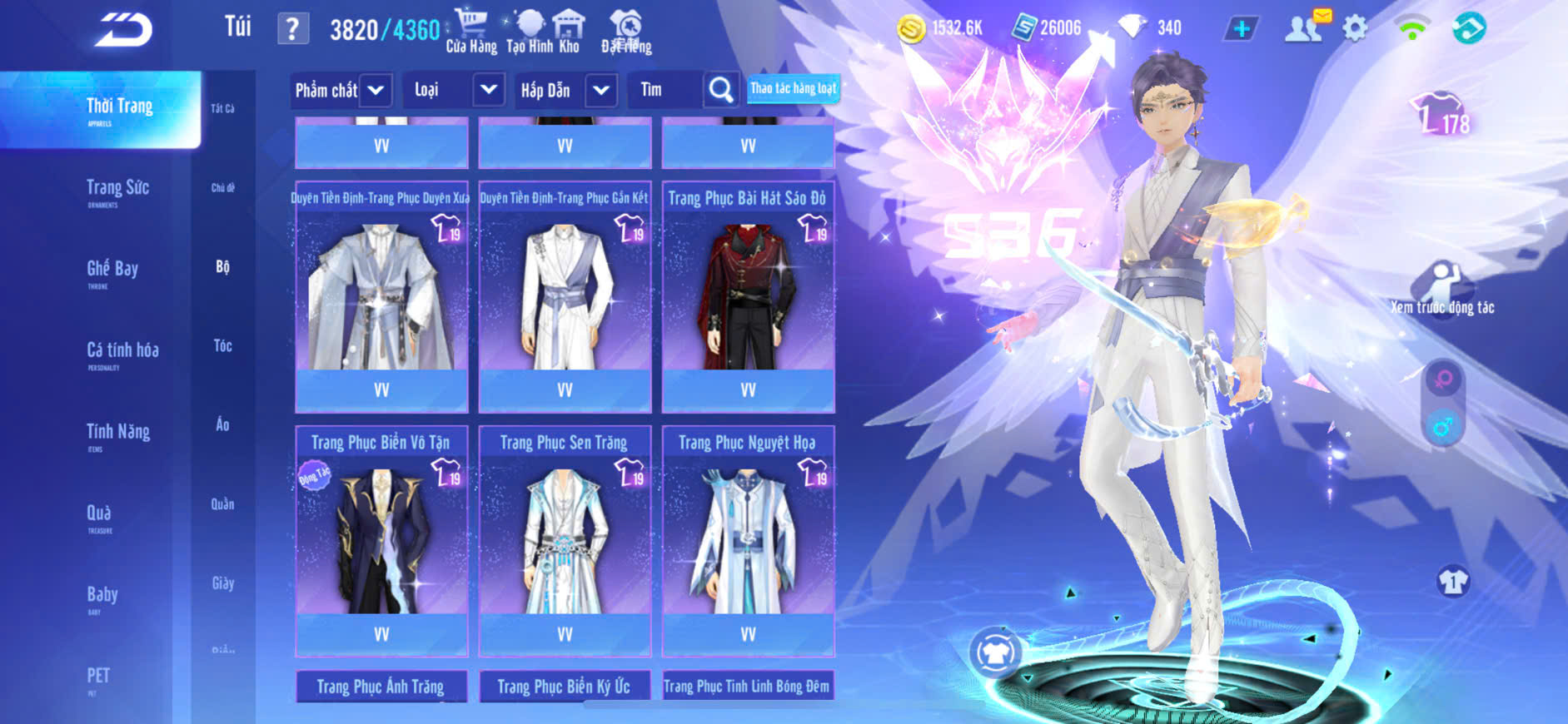This screenshot has width=1568, height=724.
Task: Go back using the arrow button
Action: pos(123,30)
